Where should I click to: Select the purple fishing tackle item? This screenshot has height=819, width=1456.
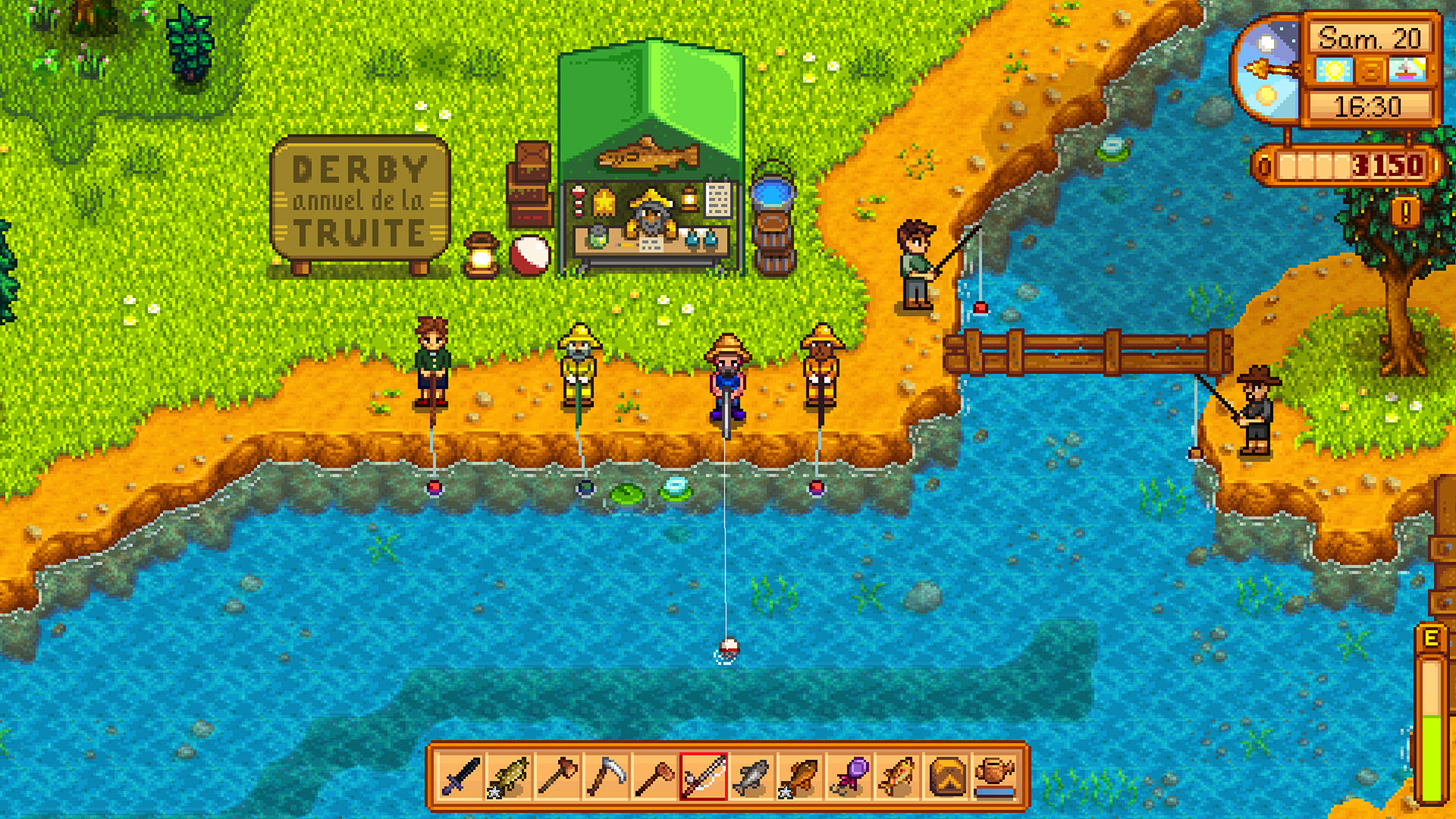(849, 777)
